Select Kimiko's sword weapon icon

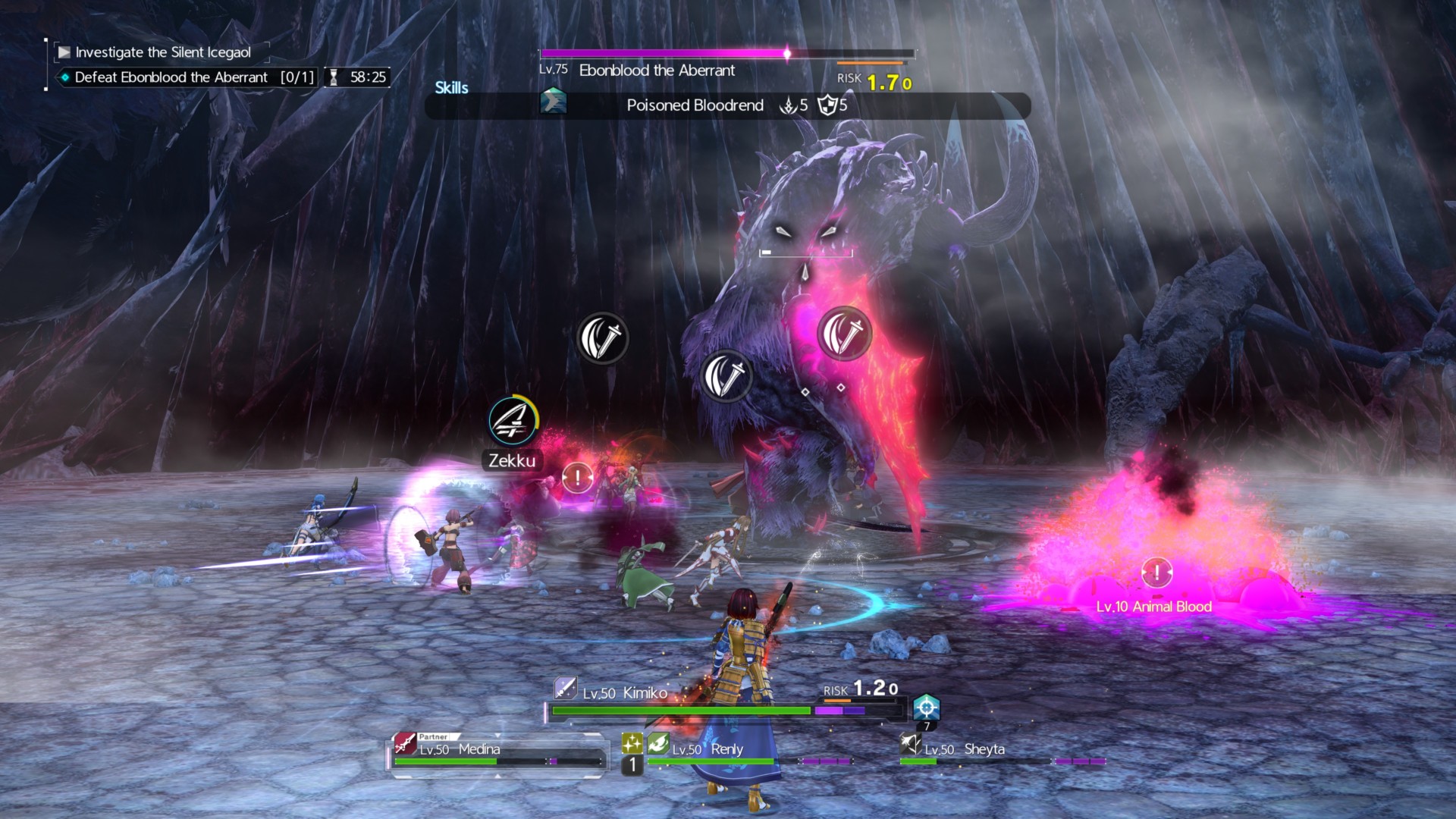point(565,688)
